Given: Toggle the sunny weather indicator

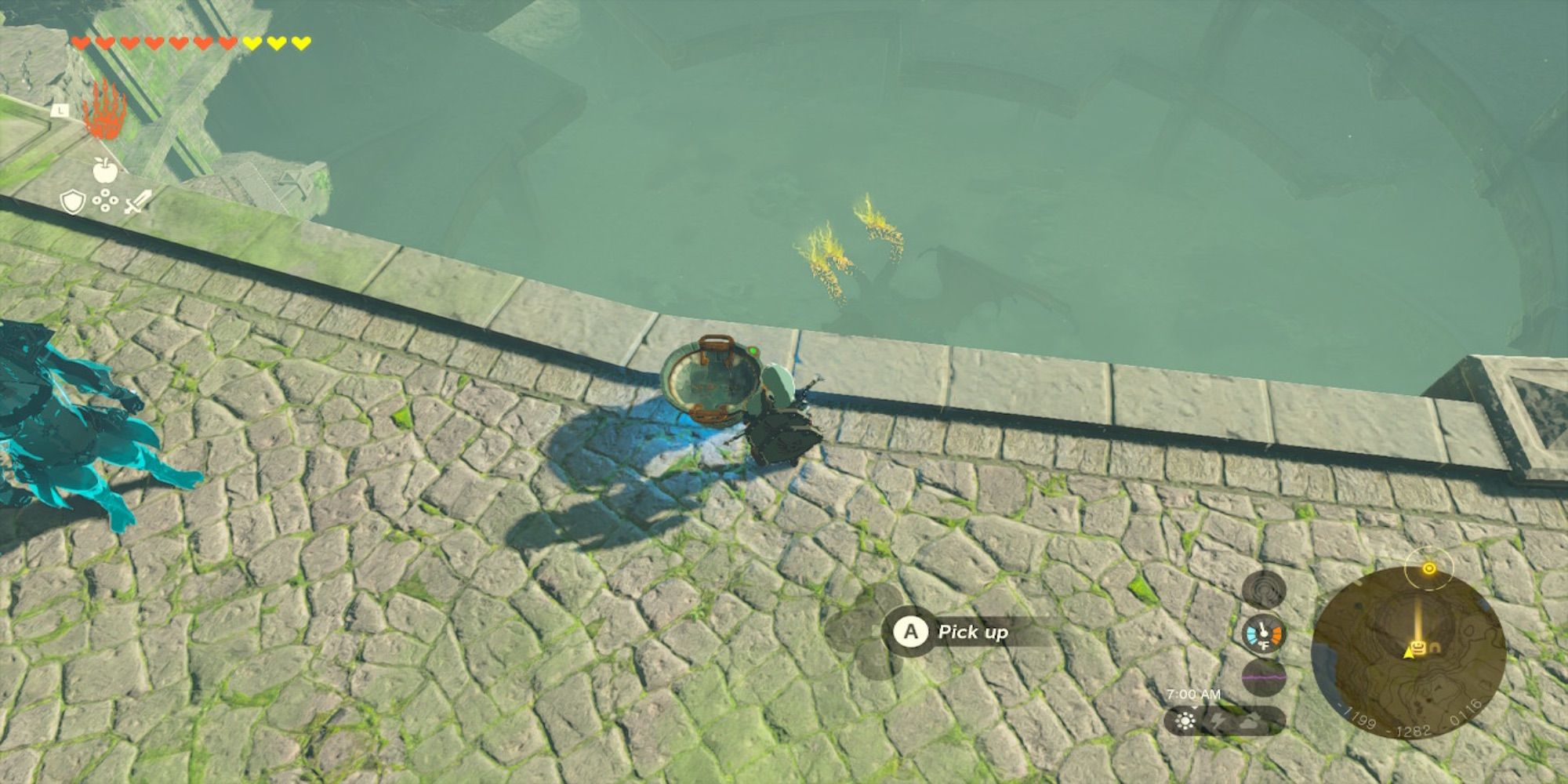Looking at the screenshot, I should click(x=1185, y=720).
